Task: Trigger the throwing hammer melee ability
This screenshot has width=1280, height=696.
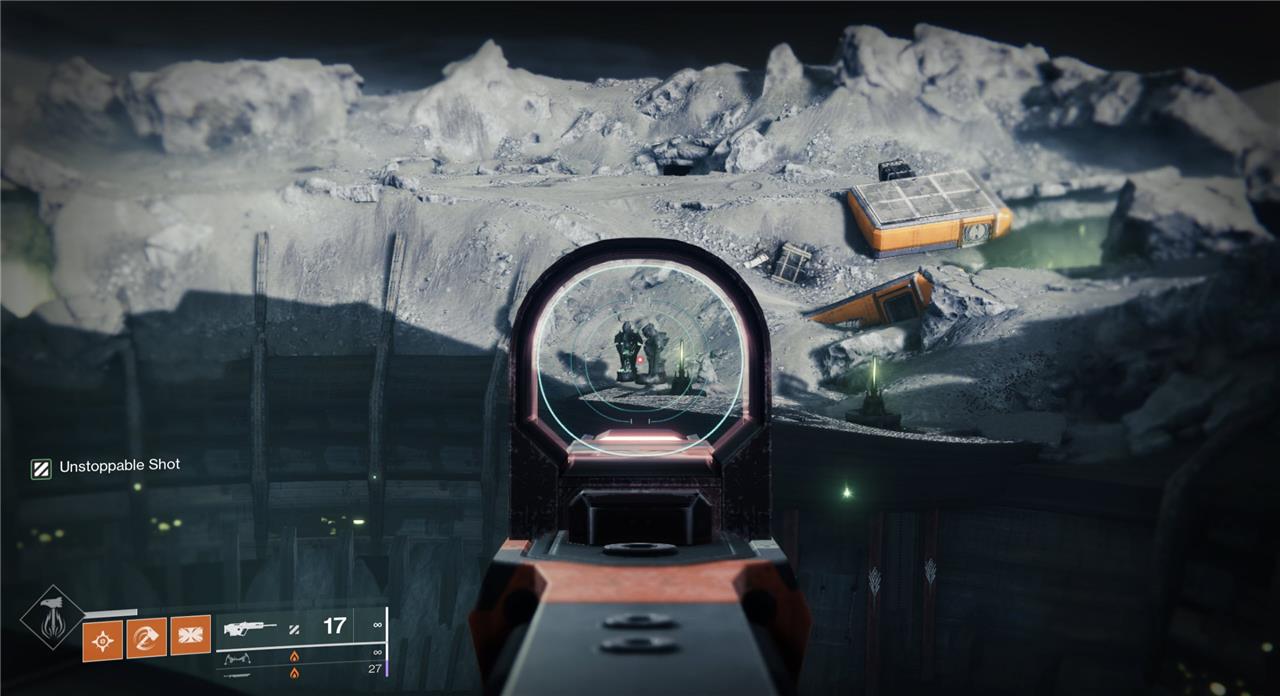Action: (147, 637)
